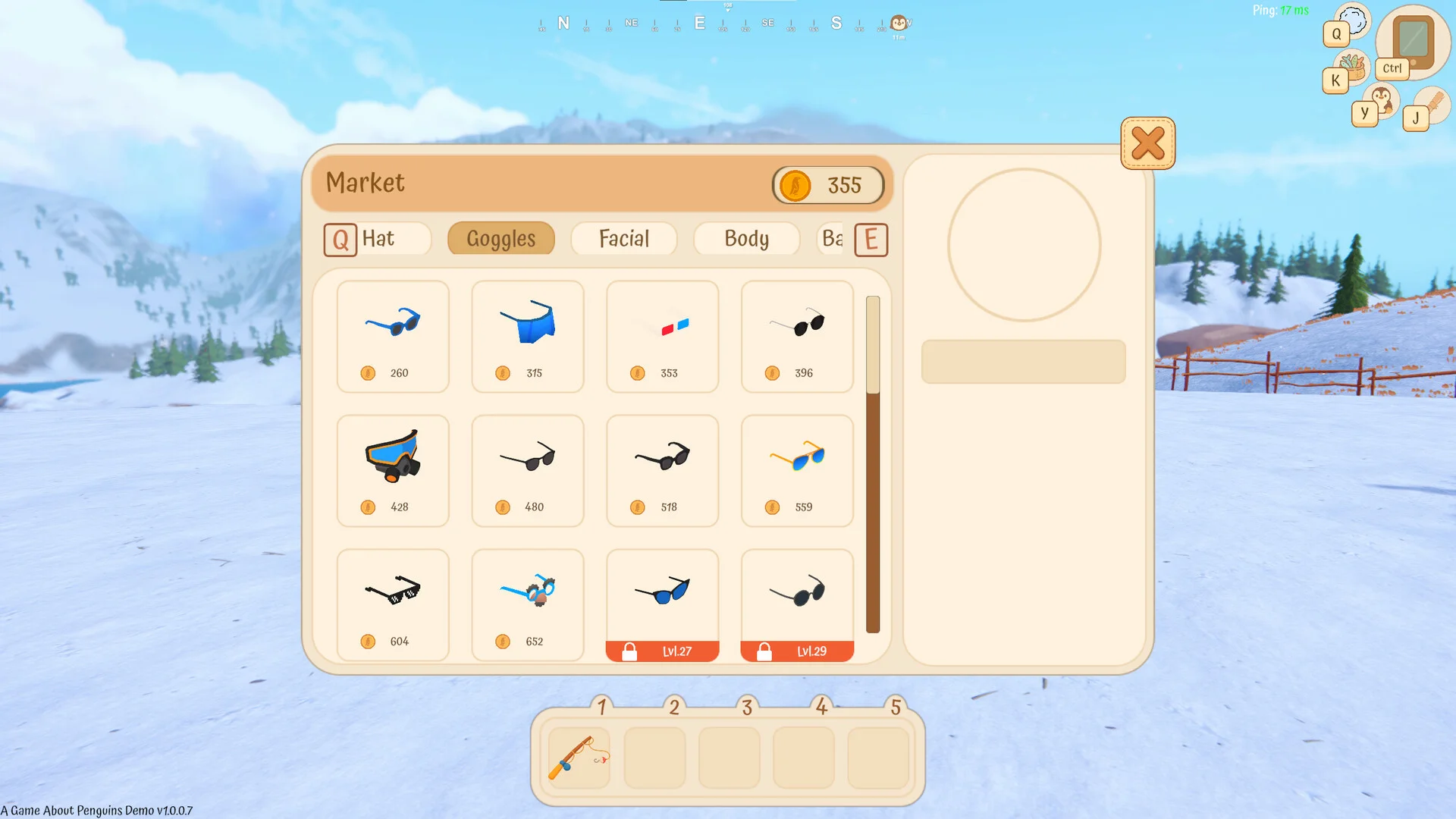The width and height of the screenshot is (1456, 819).
Task: Pick the pixel sunglasses costing 604
Action: 393,604
